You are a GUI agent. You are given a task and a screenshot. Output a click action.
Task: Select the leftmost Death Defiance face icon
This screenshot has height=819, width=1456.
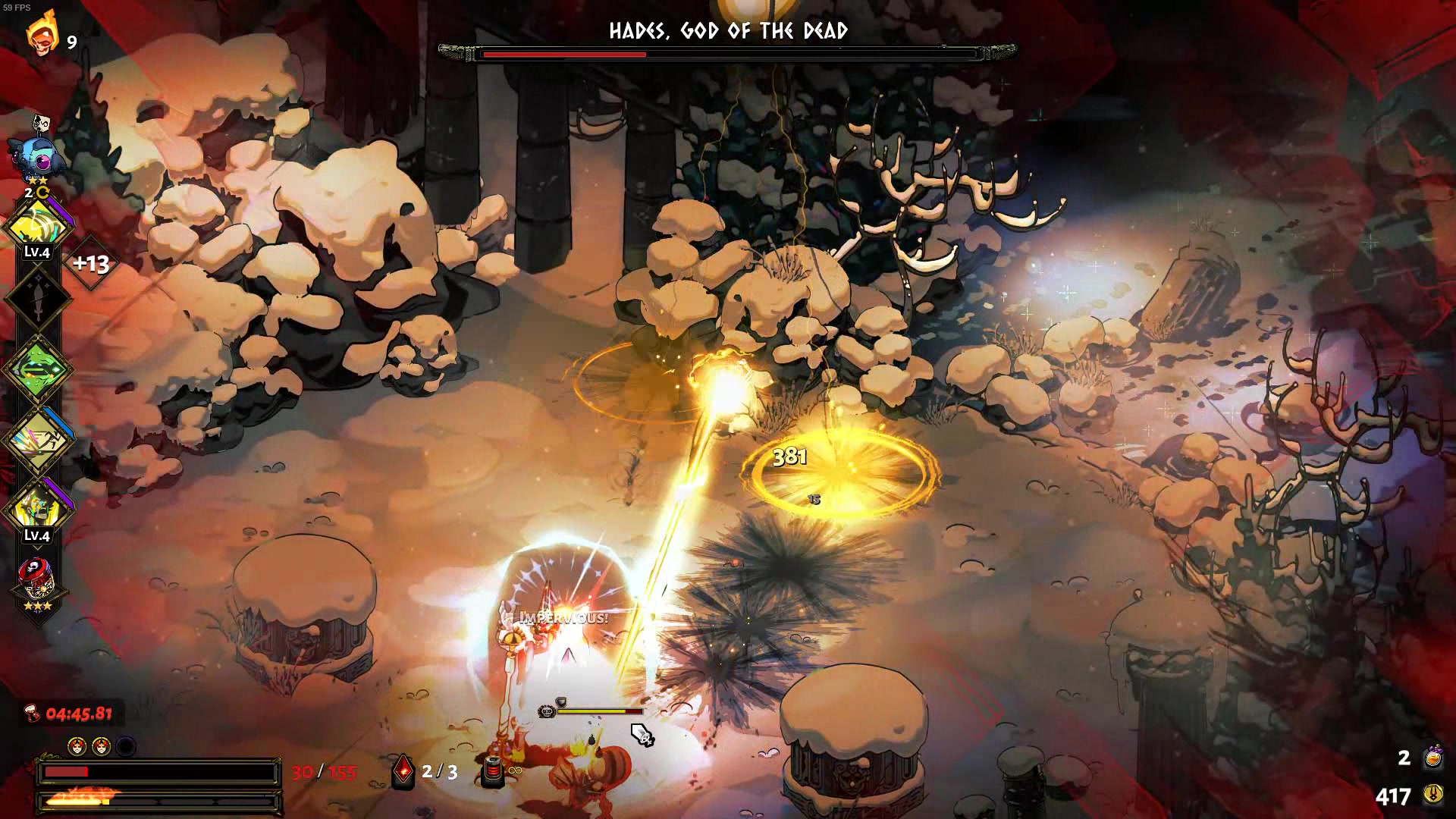[x=77, y=747]
